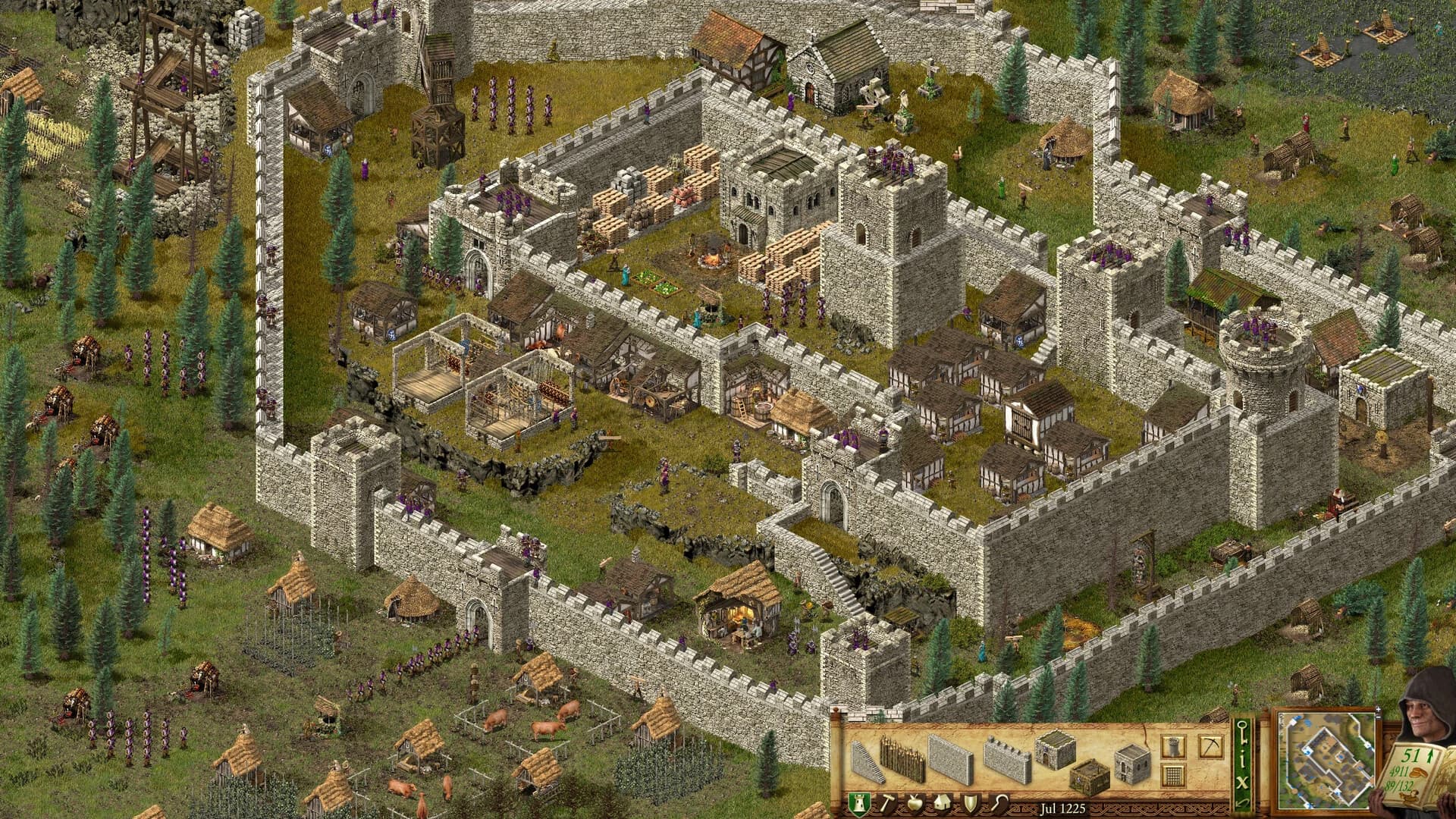Toggle the castle buildings tower tab
The image size is (1456, 819).
(x=858, y=804)
